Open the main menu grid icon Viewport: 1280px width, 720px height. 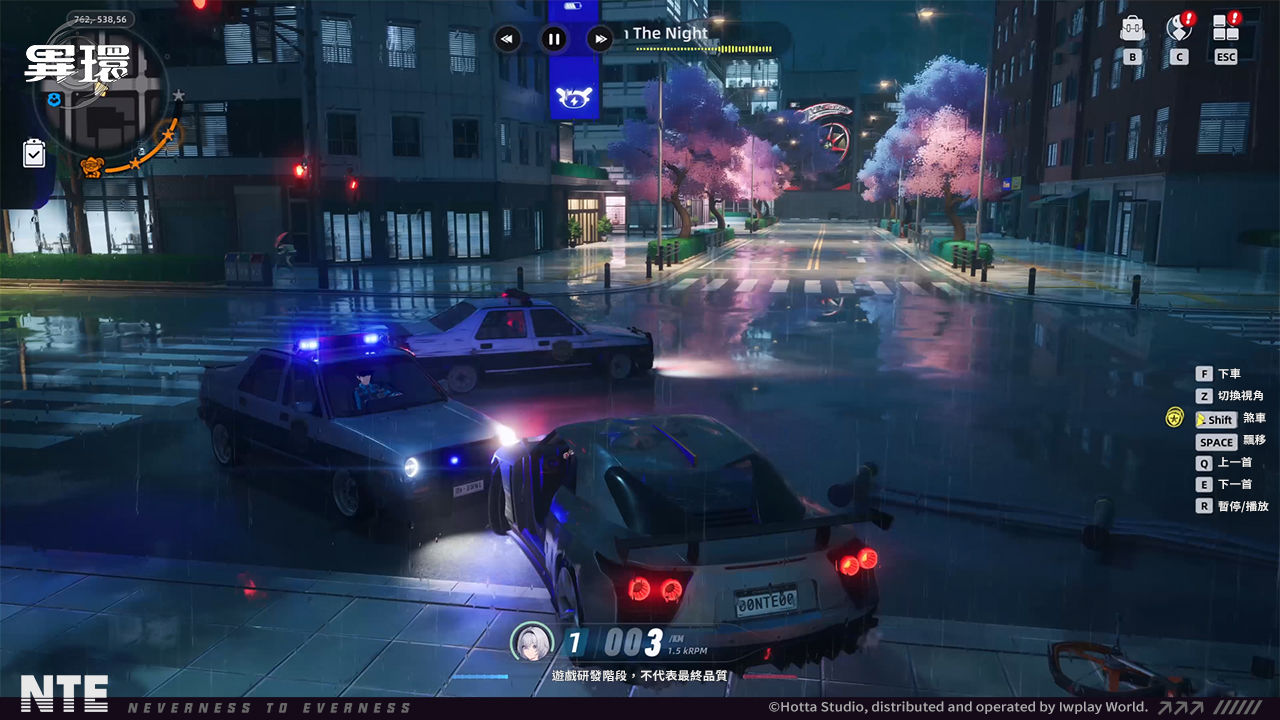[x=1226, y=28]
